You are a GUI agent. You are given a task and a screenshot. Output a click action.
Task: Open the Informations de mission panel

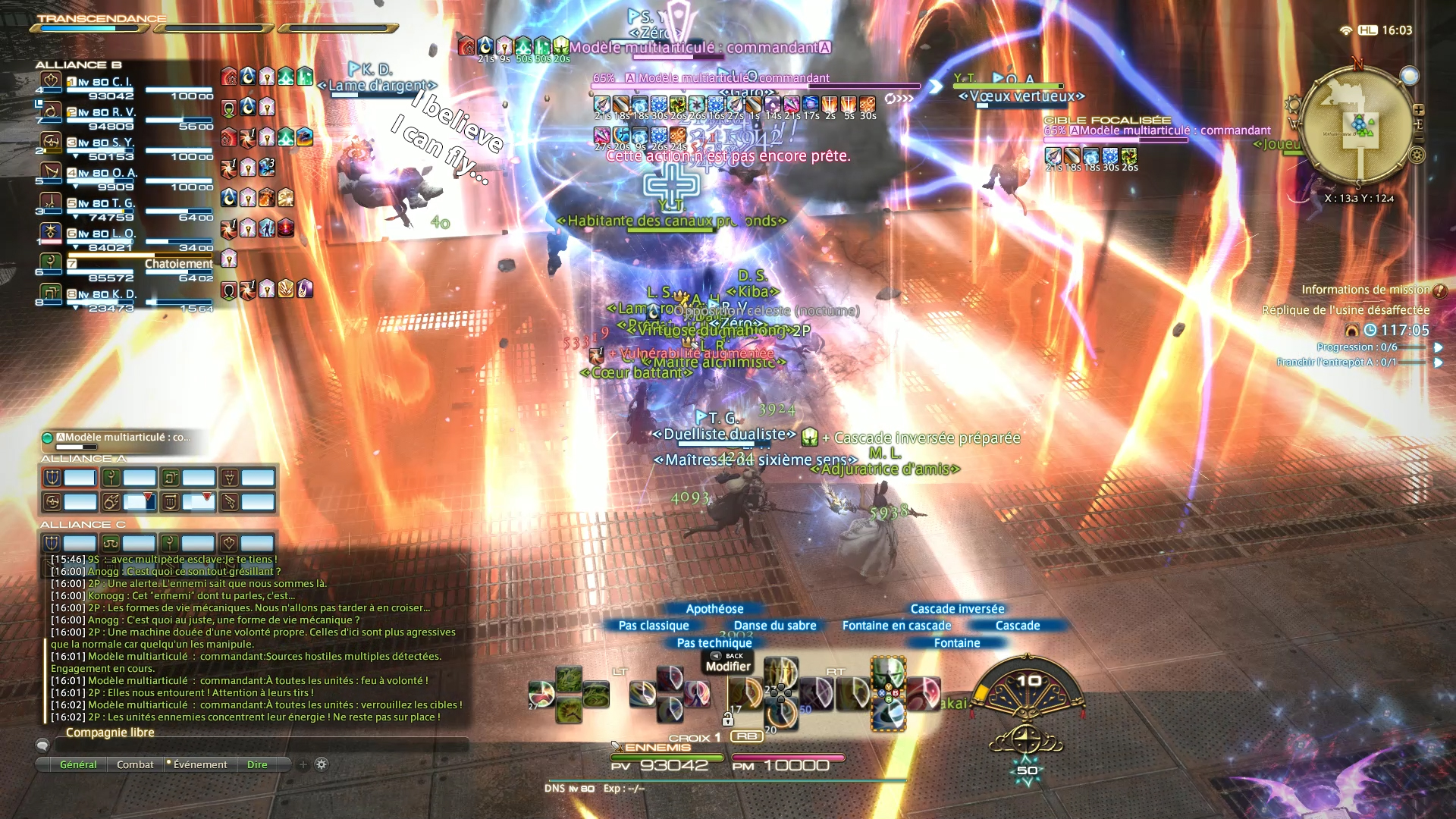(1366, 290)
